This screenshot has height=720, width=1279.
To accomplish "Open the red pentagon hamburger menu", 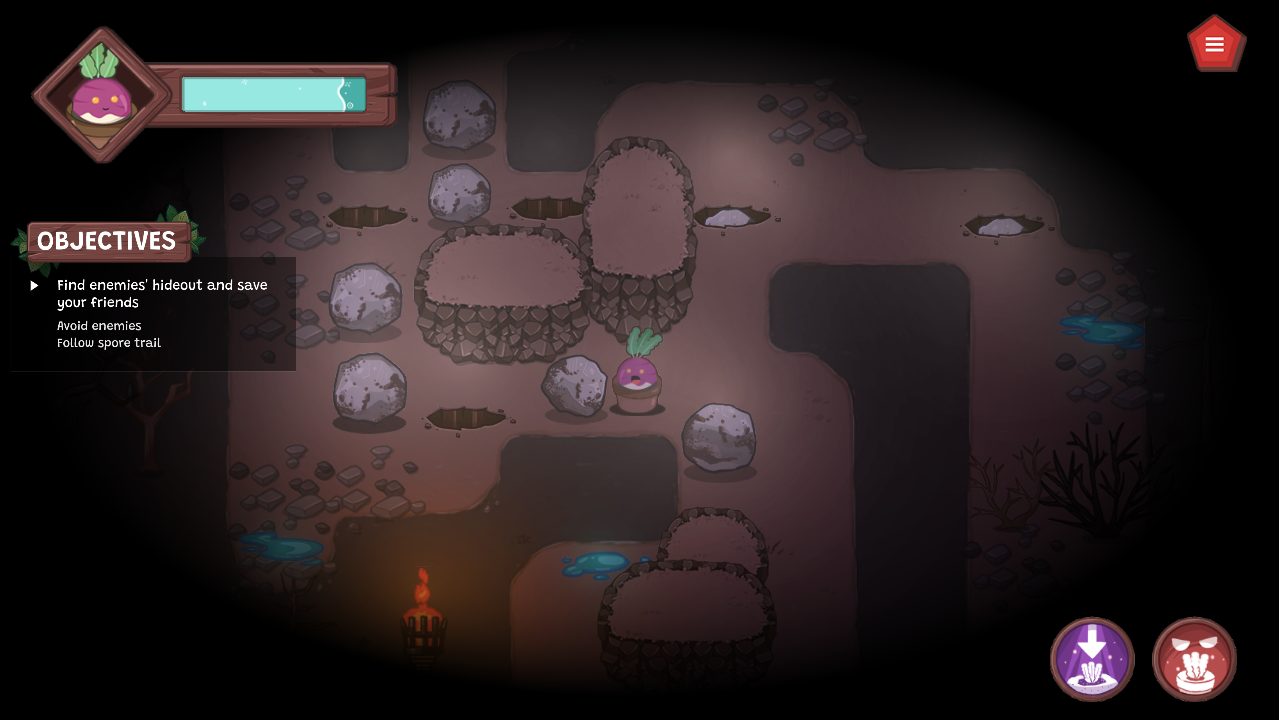I will tap(1215, 44).
